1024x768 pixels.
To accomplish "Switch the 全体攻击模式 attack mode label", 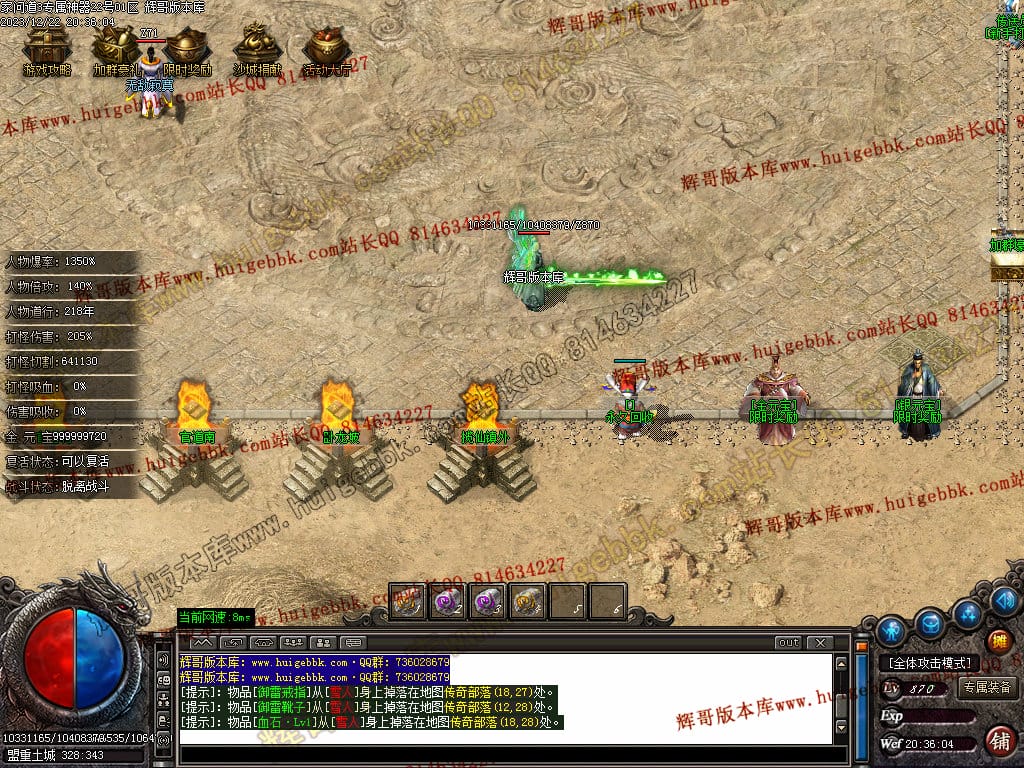I will click(x=929, y=663).
